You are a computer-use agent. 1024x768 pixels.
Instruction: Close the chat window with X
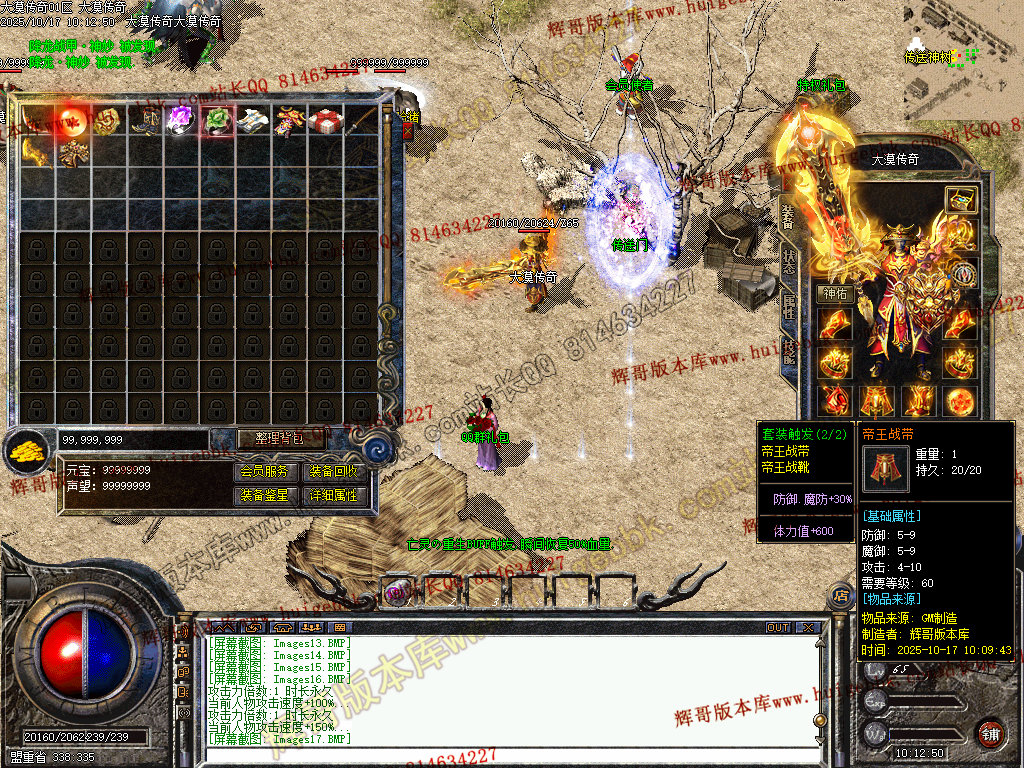[807, 628]
